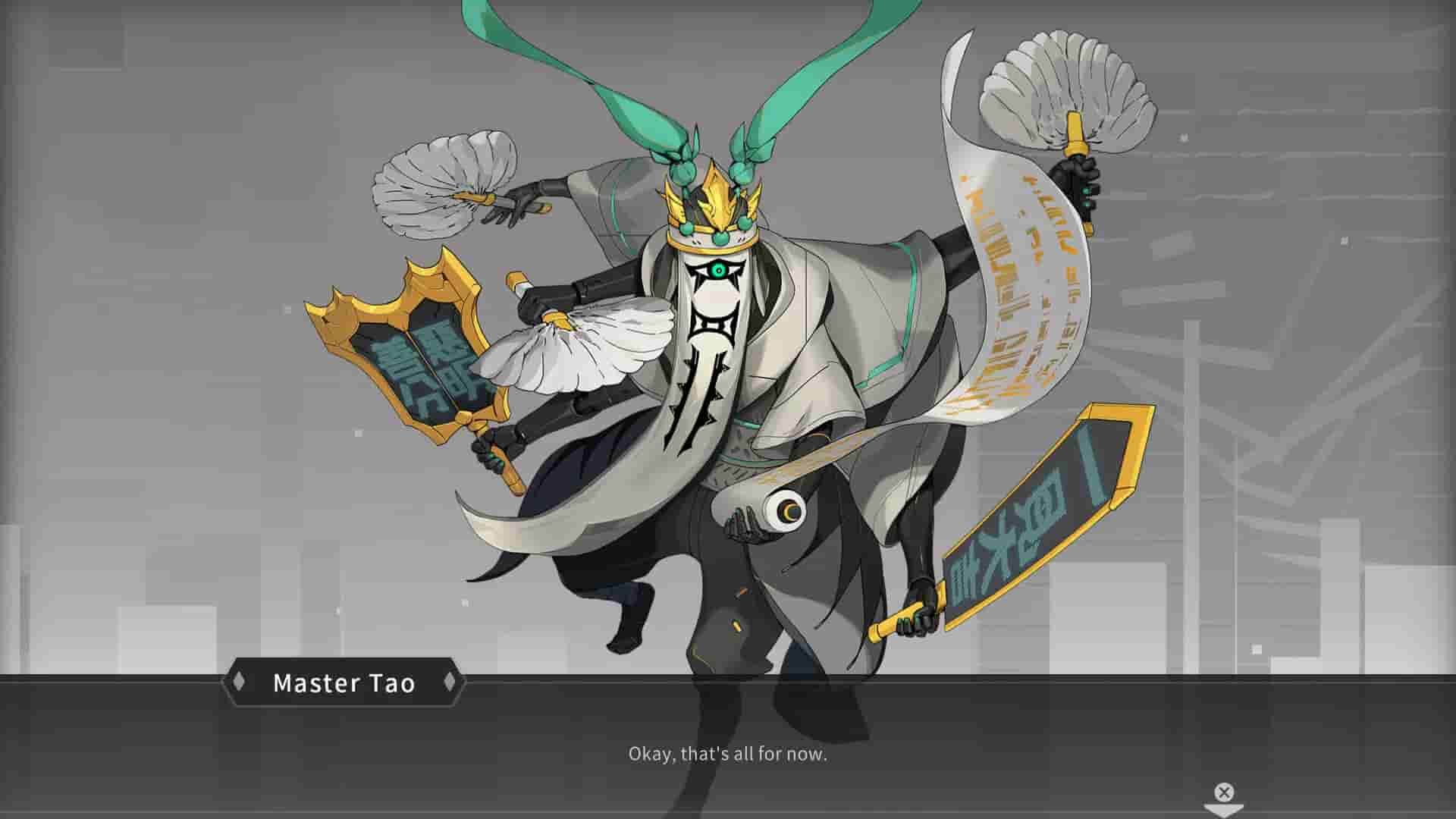Click the circled X skip icon bottom right
The height and width of the screenshot is (819, 1456).
pos(1223,793)
